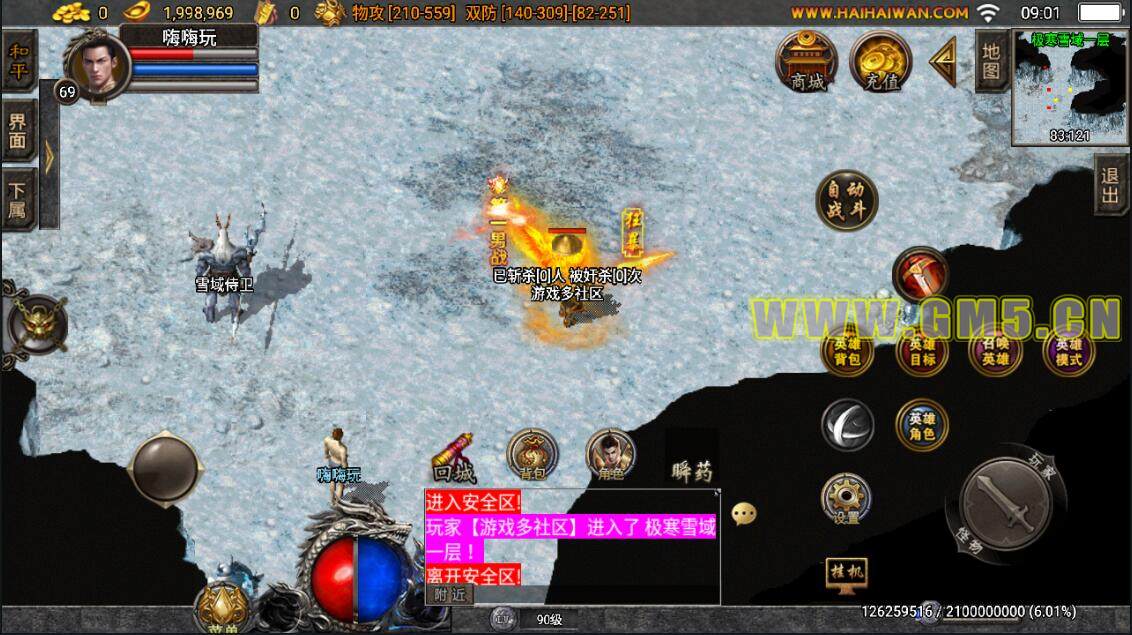Collapse the top icons with the gold arrow

click(x=942, y=62)
